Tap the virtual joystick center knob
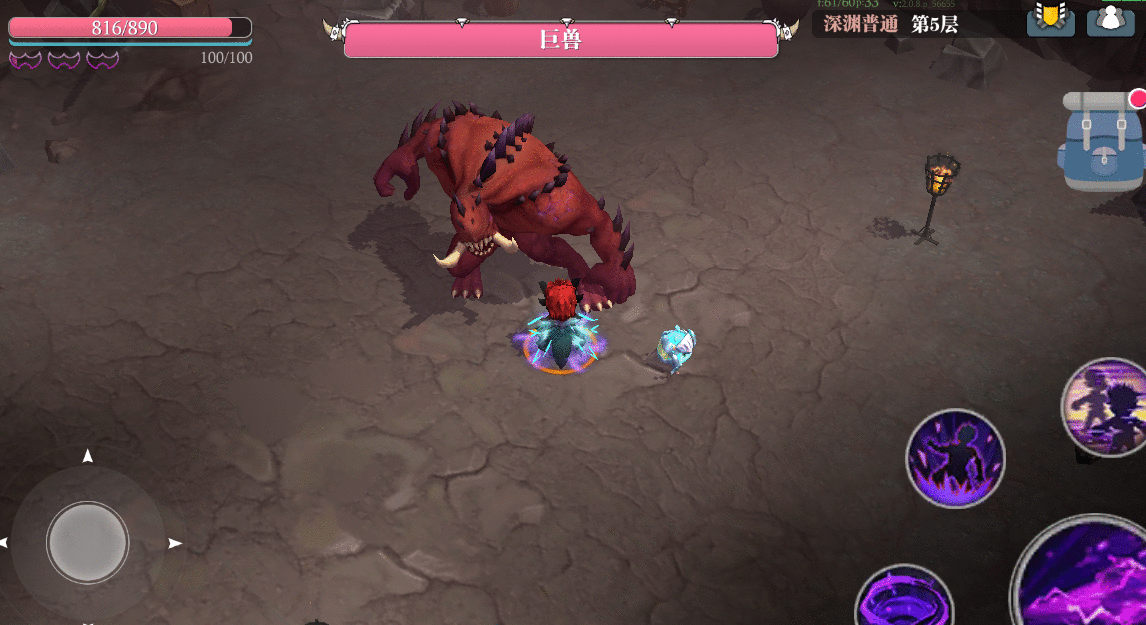 (x=88, y=541)
